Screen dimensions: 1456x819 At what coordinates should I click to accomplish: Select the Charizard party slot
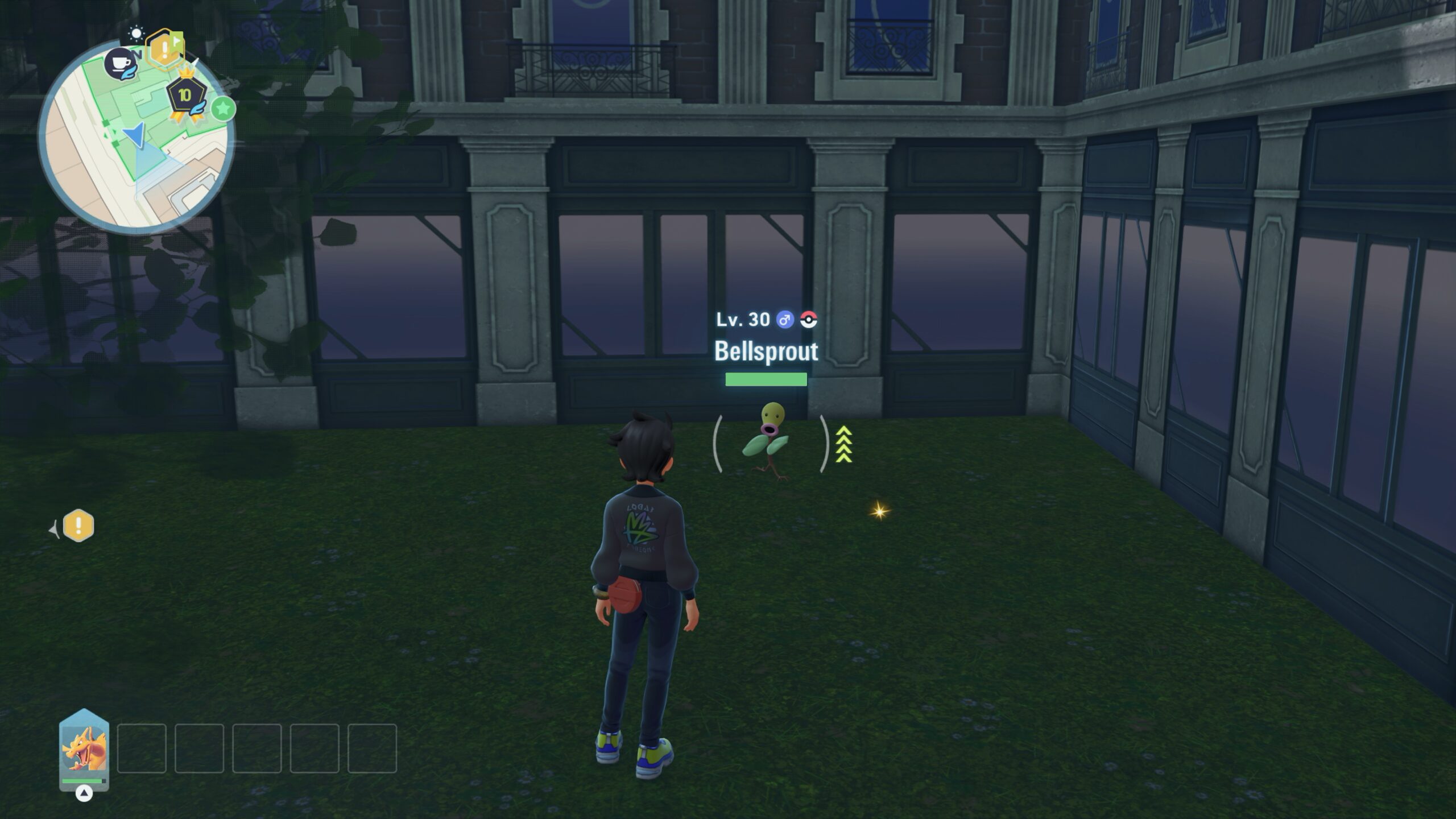84,749
